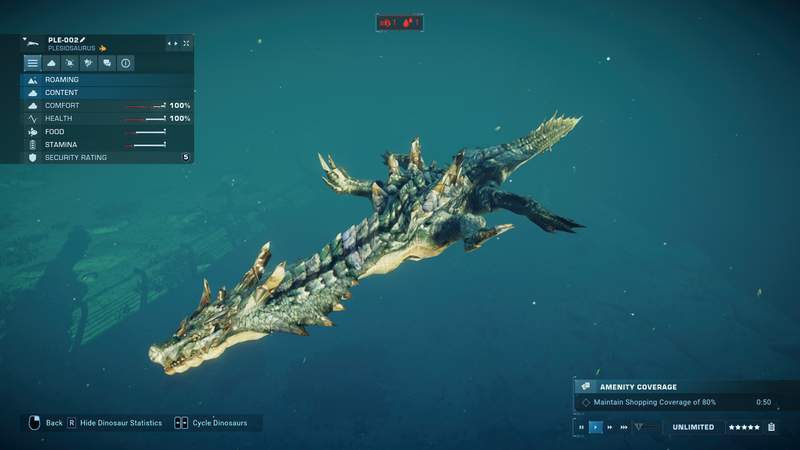800x450 pixels.
Task: Click the red alert notifications at top
Action: click(399, 22)
